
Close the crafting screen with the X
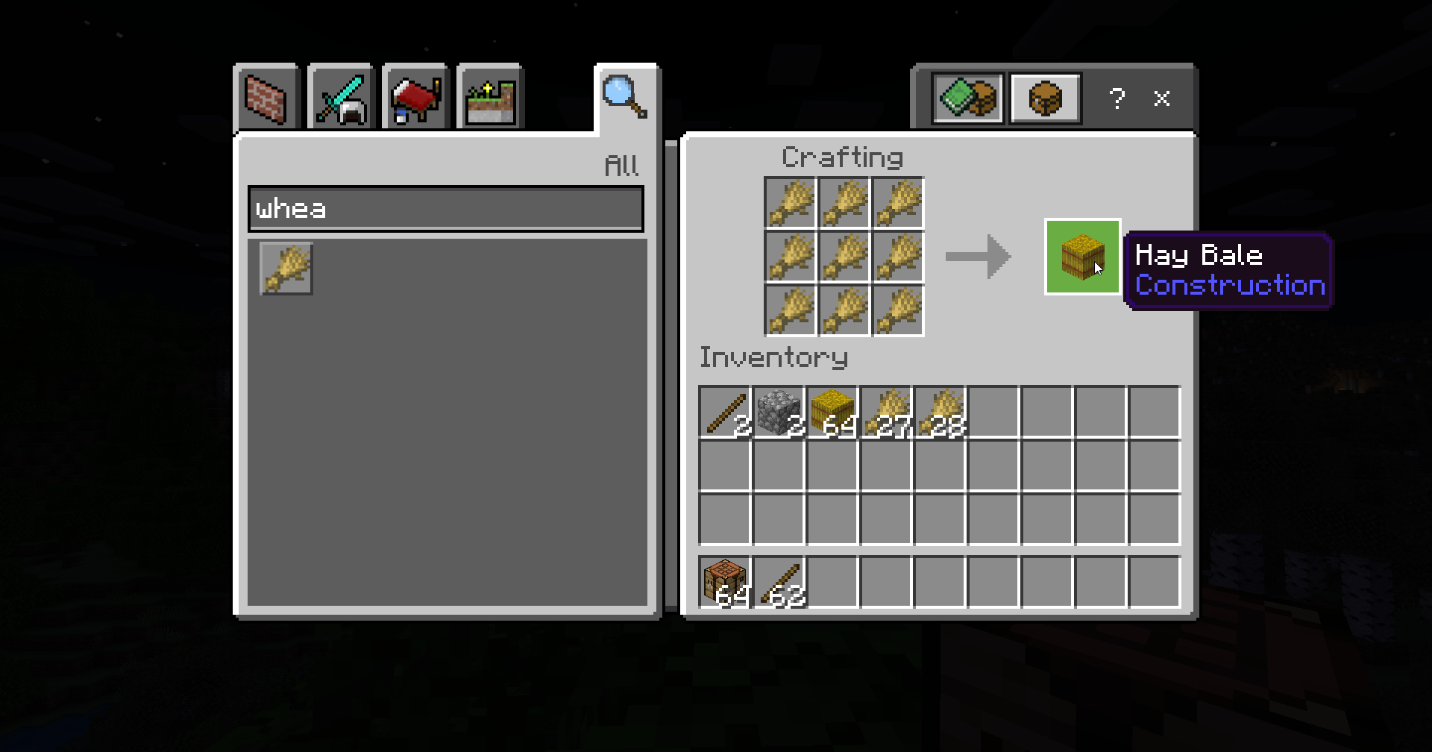click(x=1162, y=98)
